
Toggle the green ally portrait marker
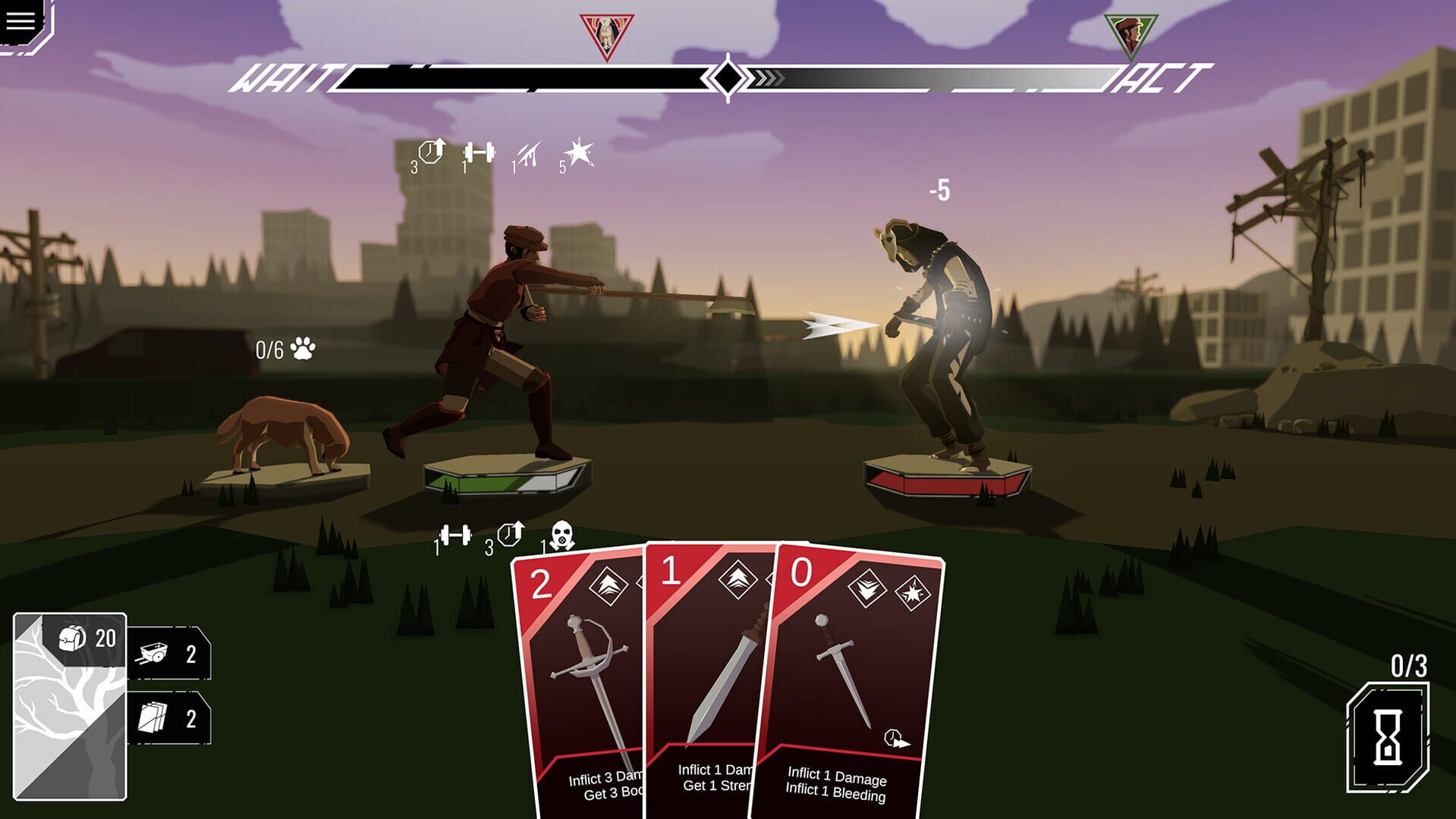click(x=1131, y=30)
